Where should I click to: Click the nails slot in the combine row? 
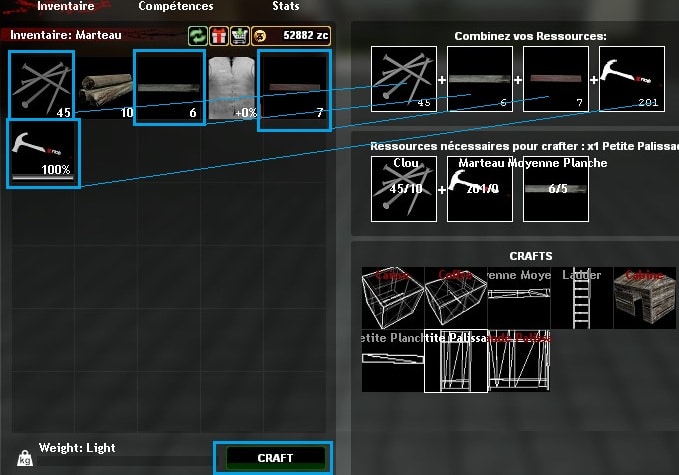pyautogui.click(x=403, y=80)
